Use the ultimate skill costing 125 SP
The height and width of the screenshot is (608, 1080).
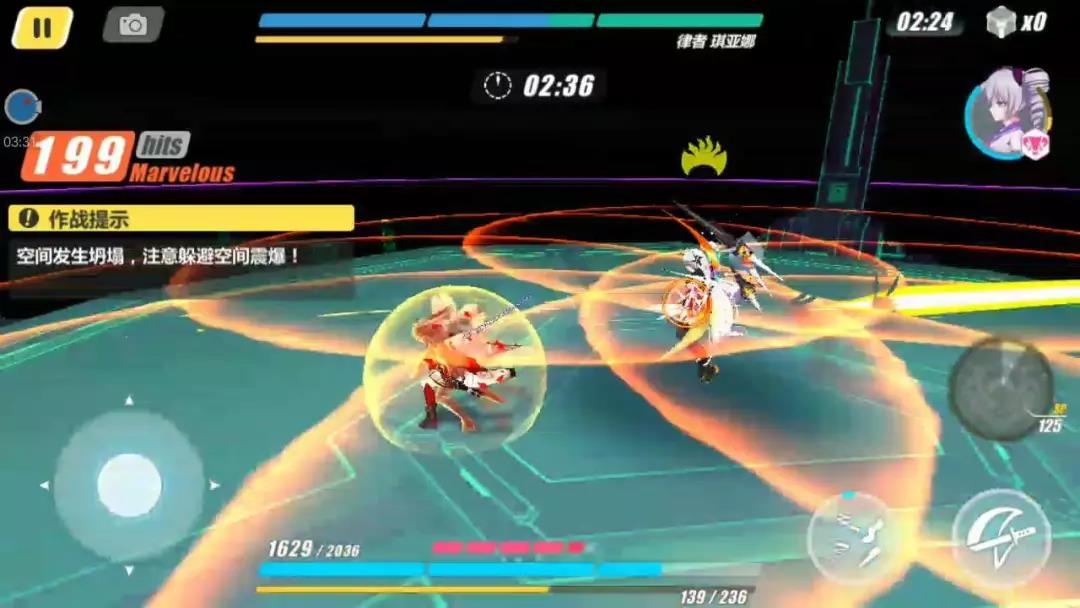point(1000,389)
